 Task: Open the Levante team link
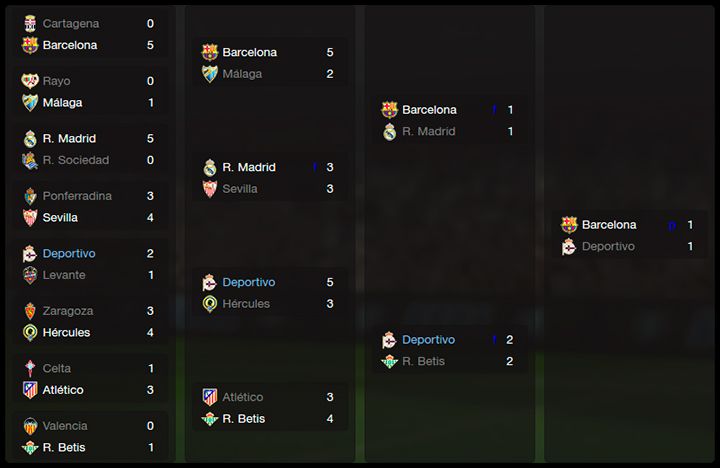pyautogui.click(x=64, y=275)
